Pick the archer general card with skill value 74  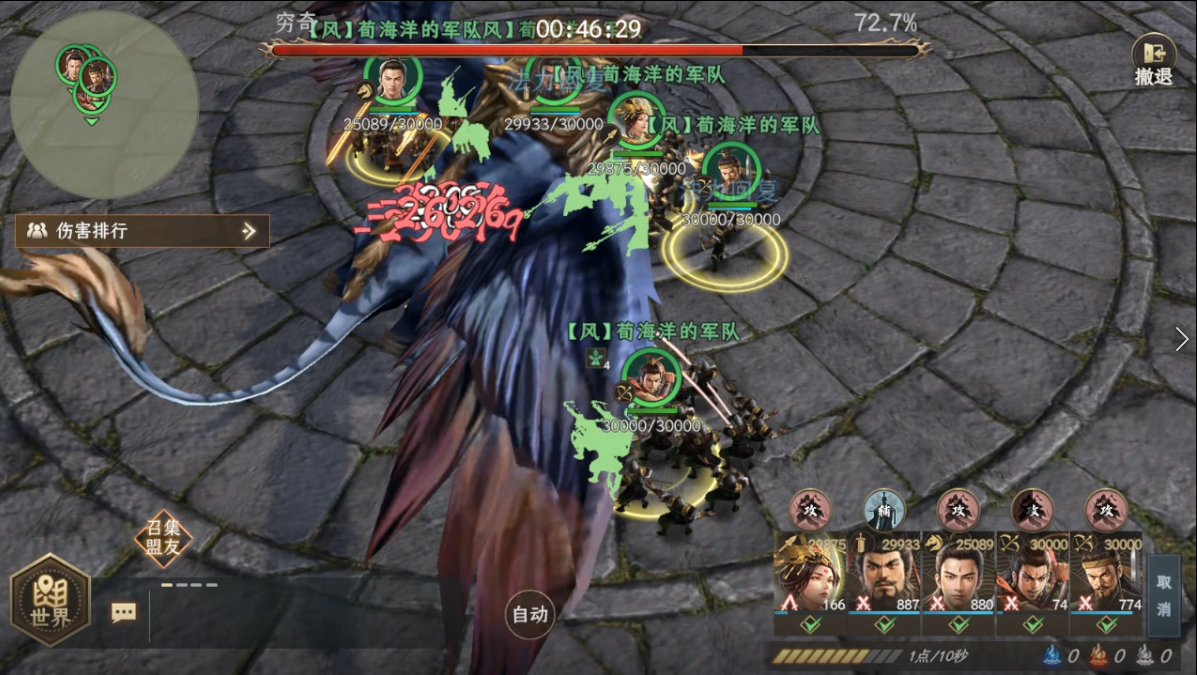(x=1033, y=580)
